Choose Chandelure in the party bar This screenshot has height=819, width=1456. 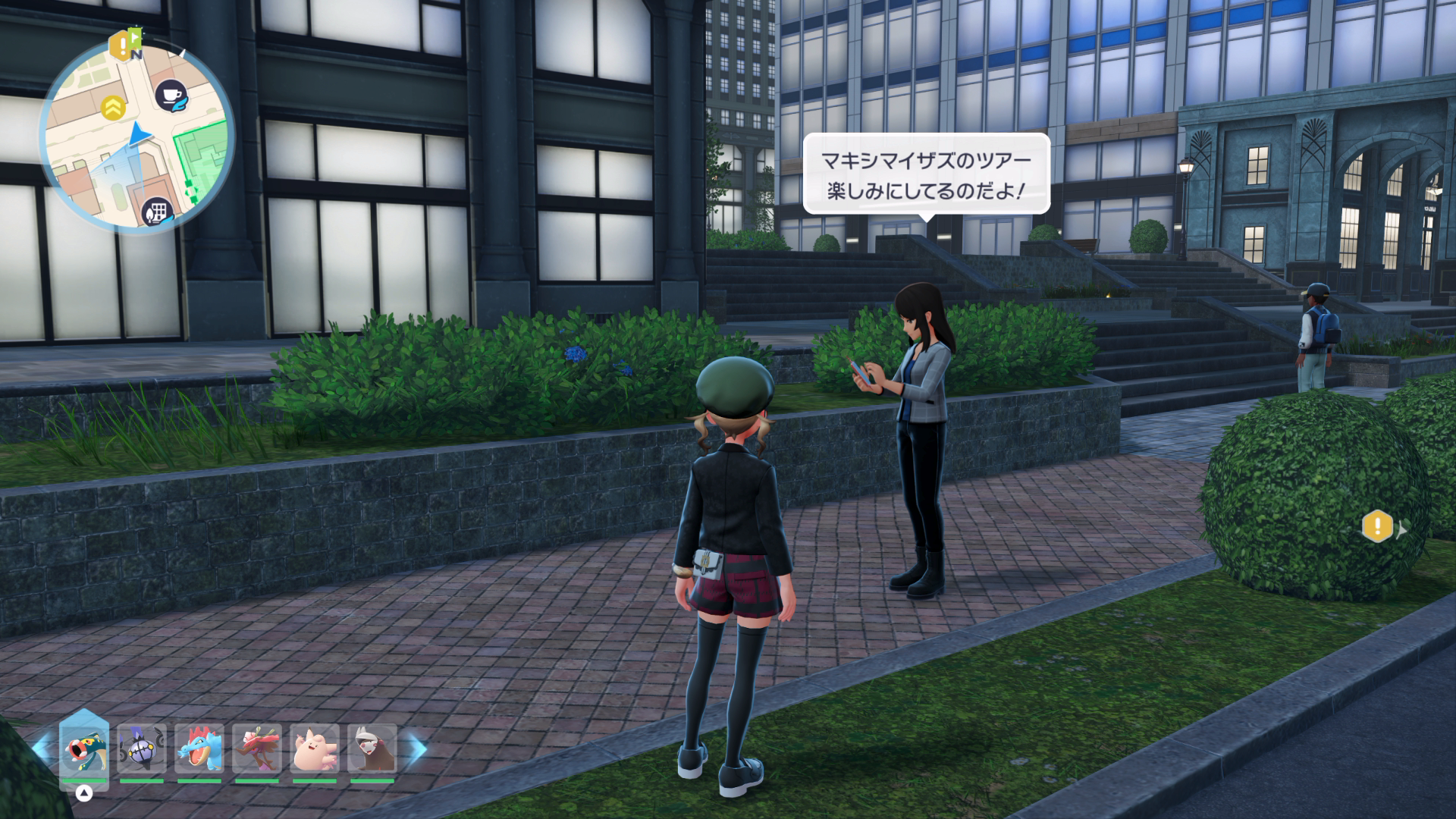[x=141, y=748]
